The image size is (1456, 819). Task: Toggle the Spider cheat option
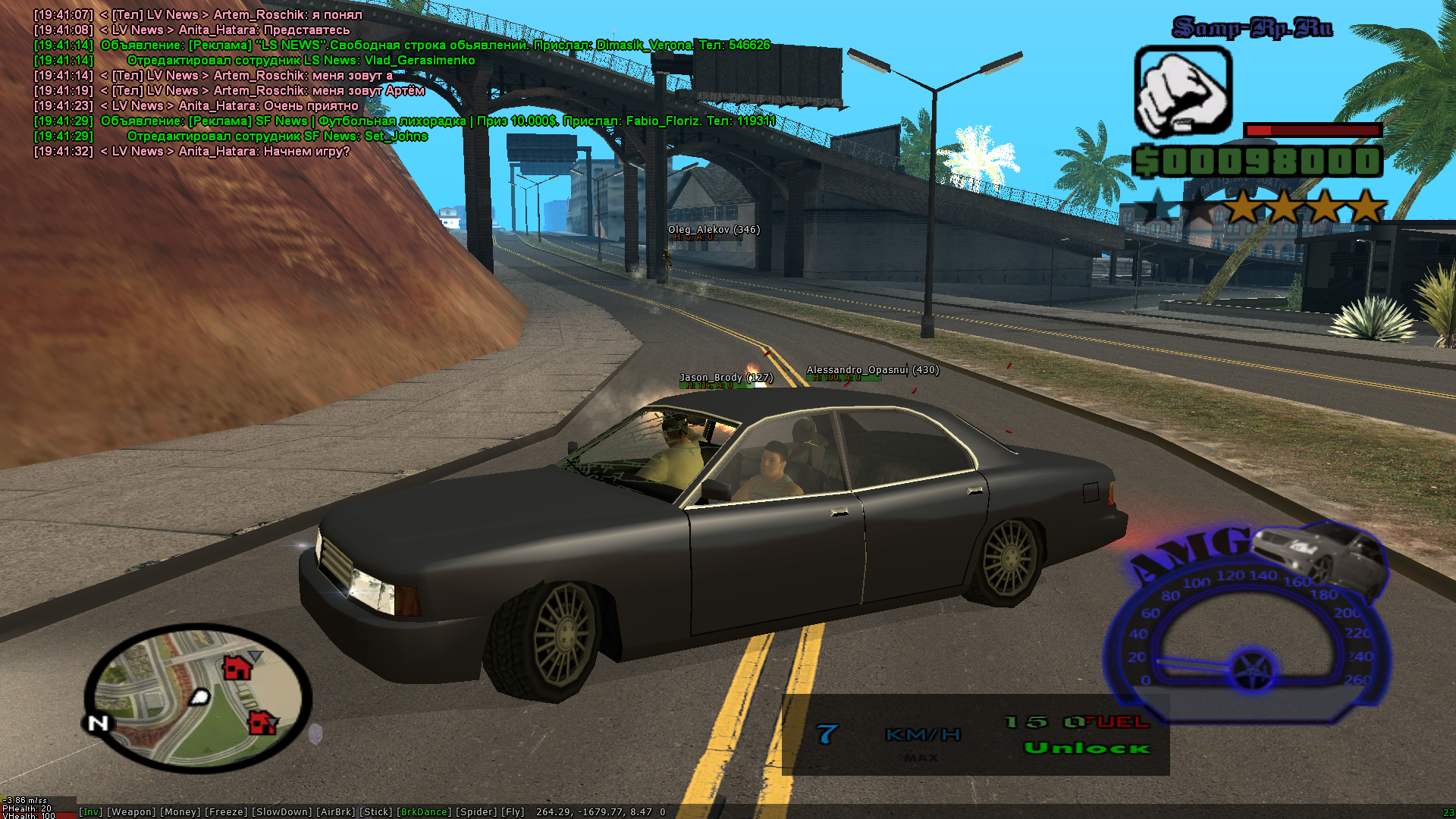[x=477, y=812]
